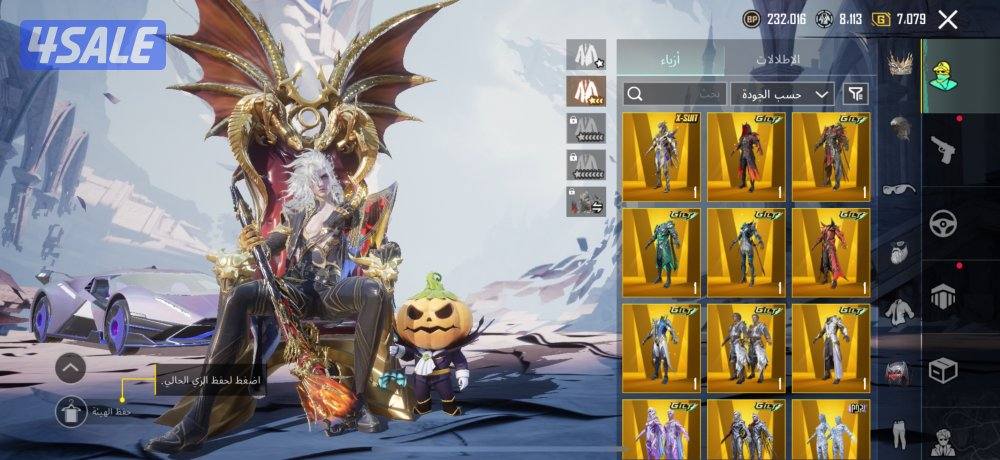Select the sunglasses subcategory icon
The height and width of the screenshot is (460, 1000).
point(901,189)
